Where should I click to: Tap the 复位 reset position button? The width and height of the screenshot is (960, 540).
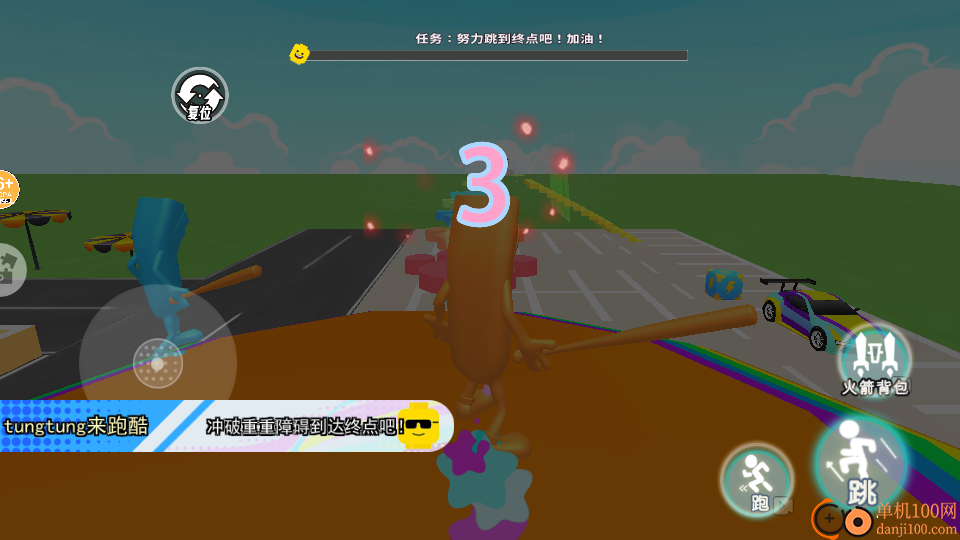click(x=200, y=96)
